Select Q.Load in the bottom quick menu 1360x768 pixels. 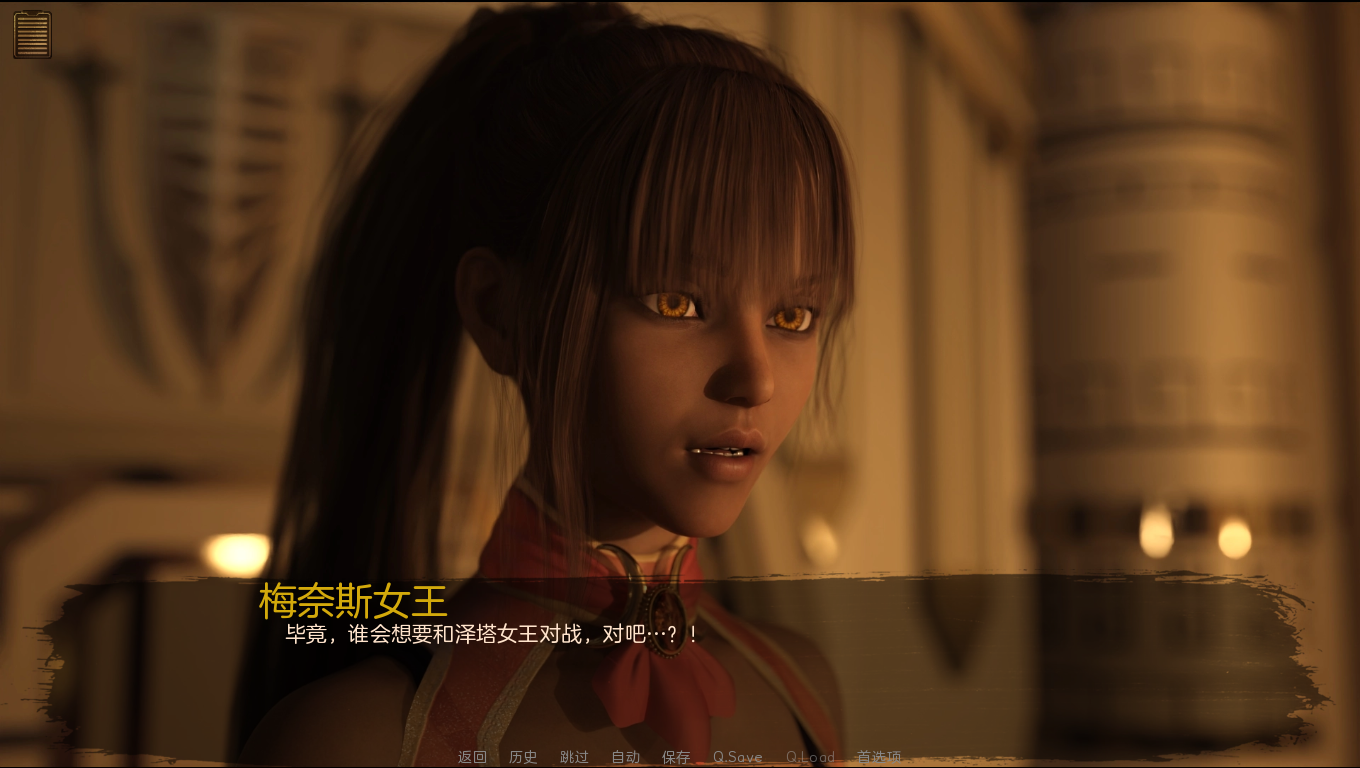[810, 757]
